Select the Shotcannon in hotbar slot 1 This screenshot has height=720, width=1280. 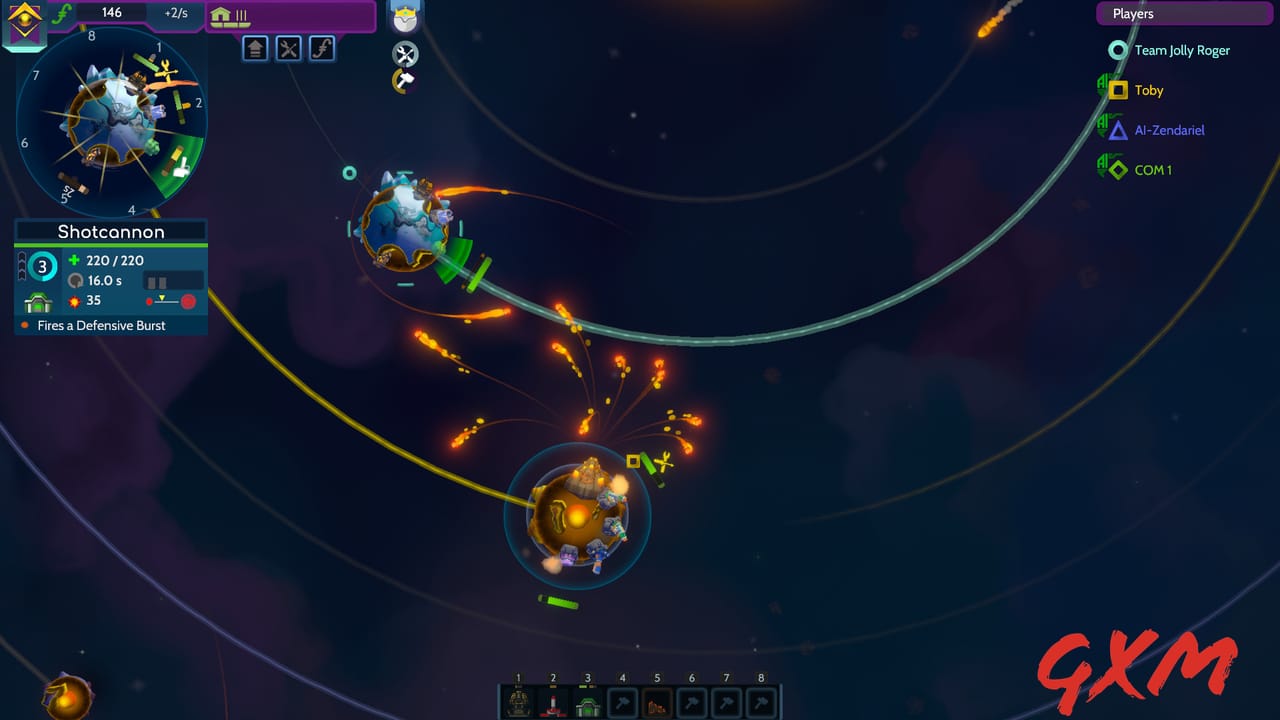[520, 702]
